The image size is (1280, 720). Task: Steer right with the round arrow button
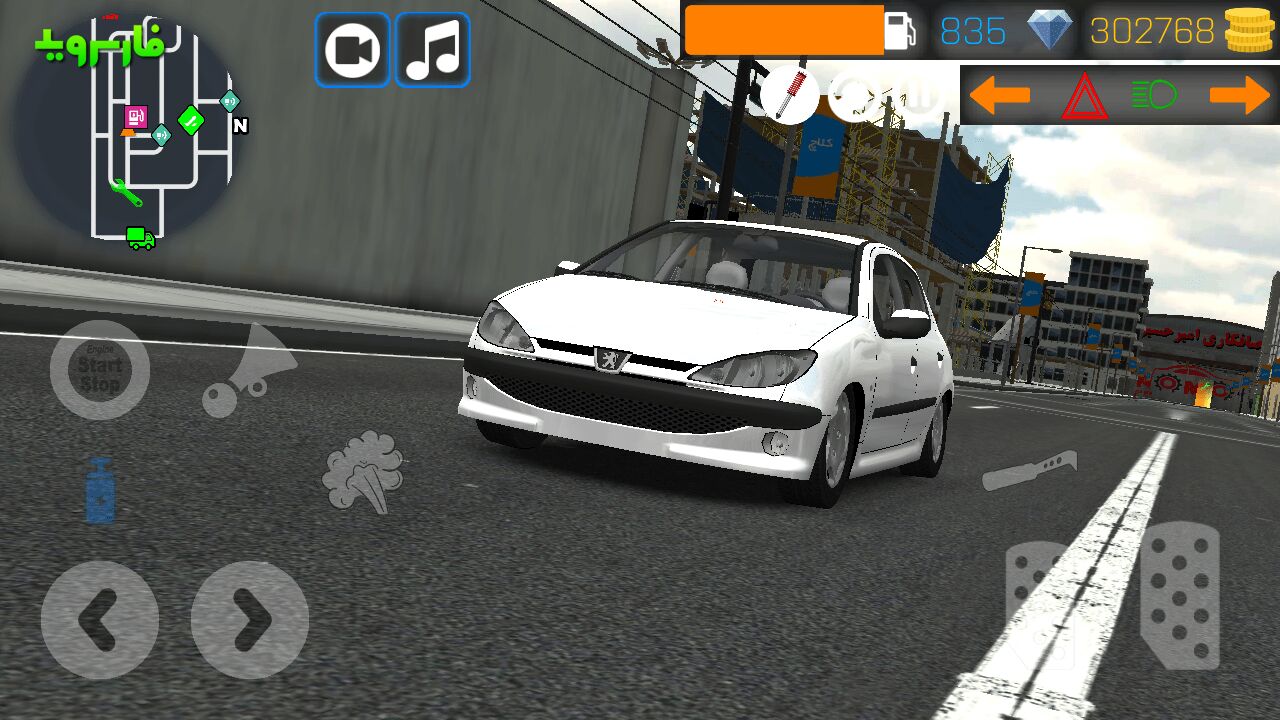[x=250, y=620]
